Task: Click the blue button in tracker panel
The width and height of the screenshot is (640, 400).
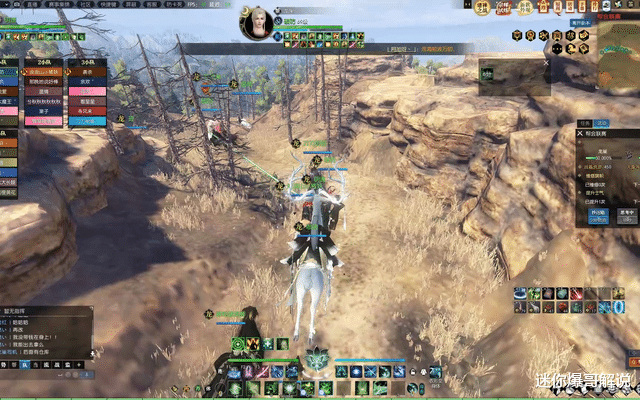Action: (598, 212)
